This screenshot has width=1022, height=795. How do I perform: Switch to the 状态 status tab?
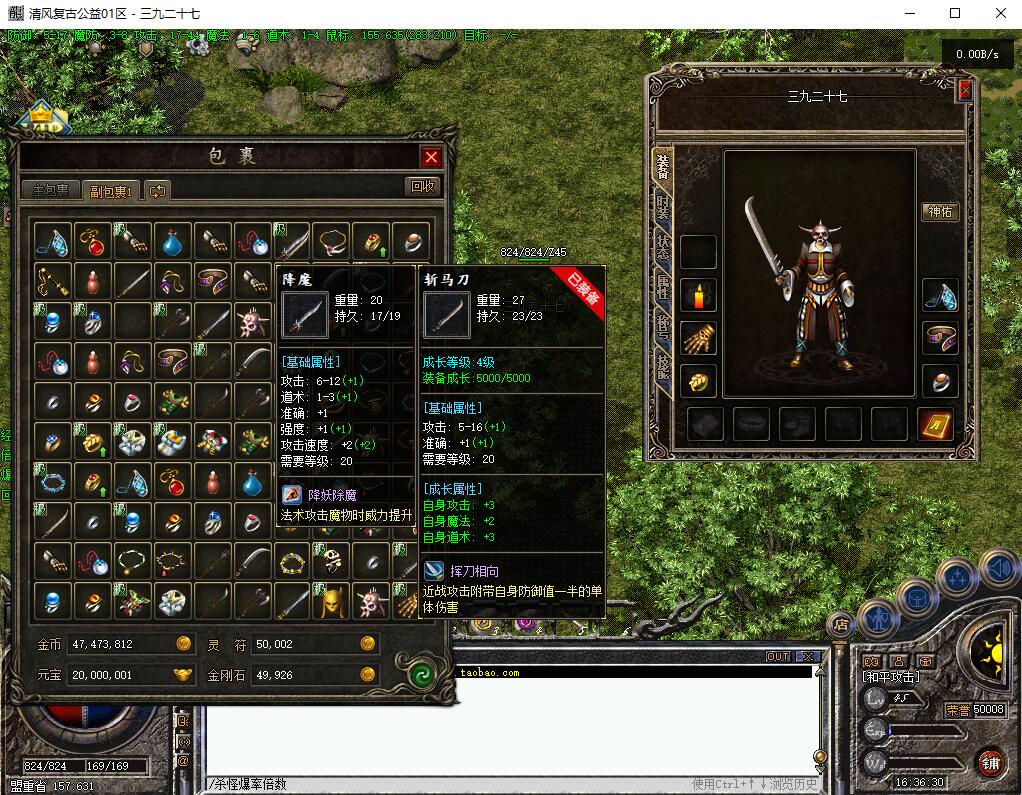662,247
